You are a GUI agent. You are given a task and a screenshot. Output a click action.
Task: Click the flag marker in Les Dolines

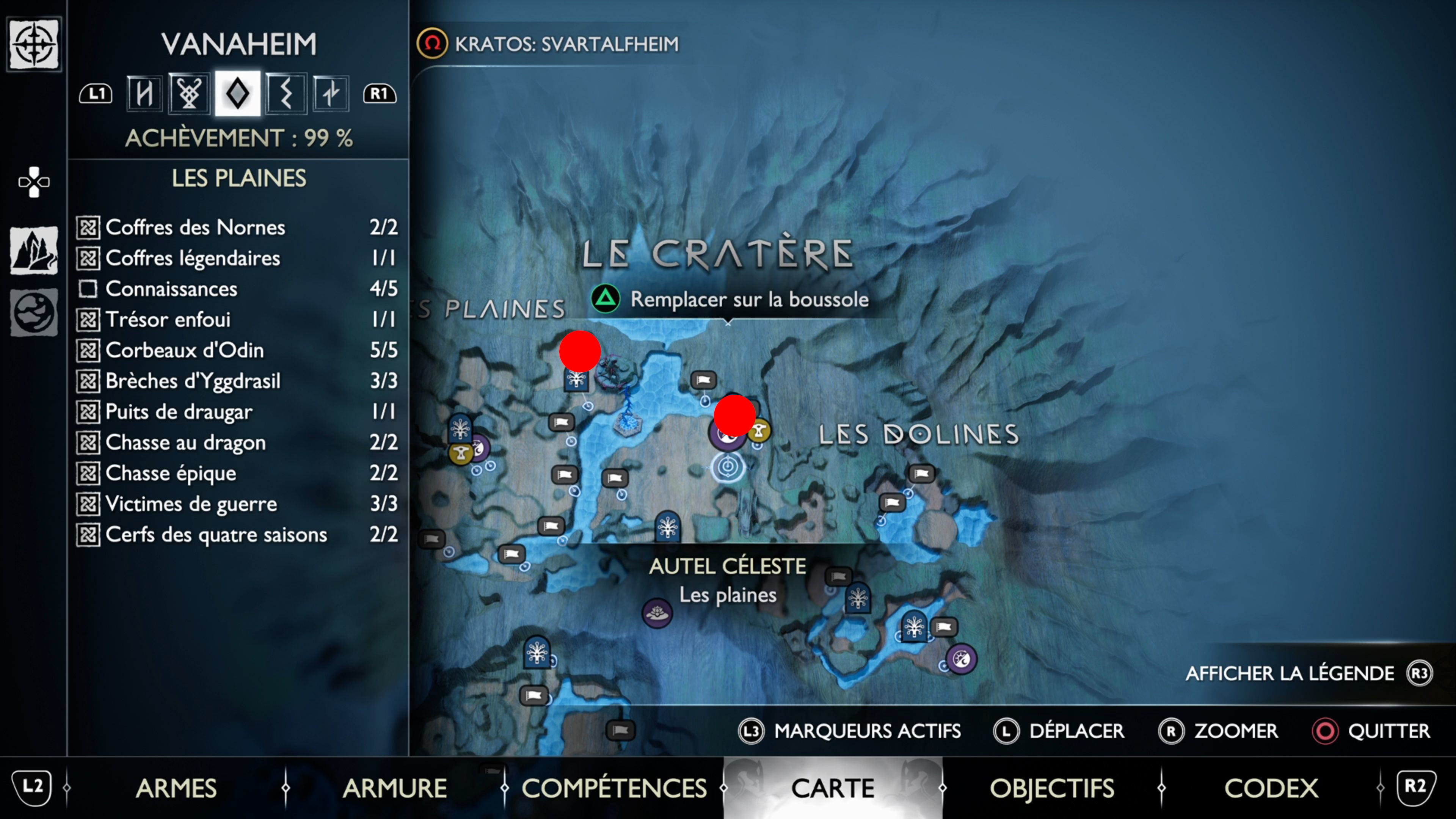coord(921,474)
